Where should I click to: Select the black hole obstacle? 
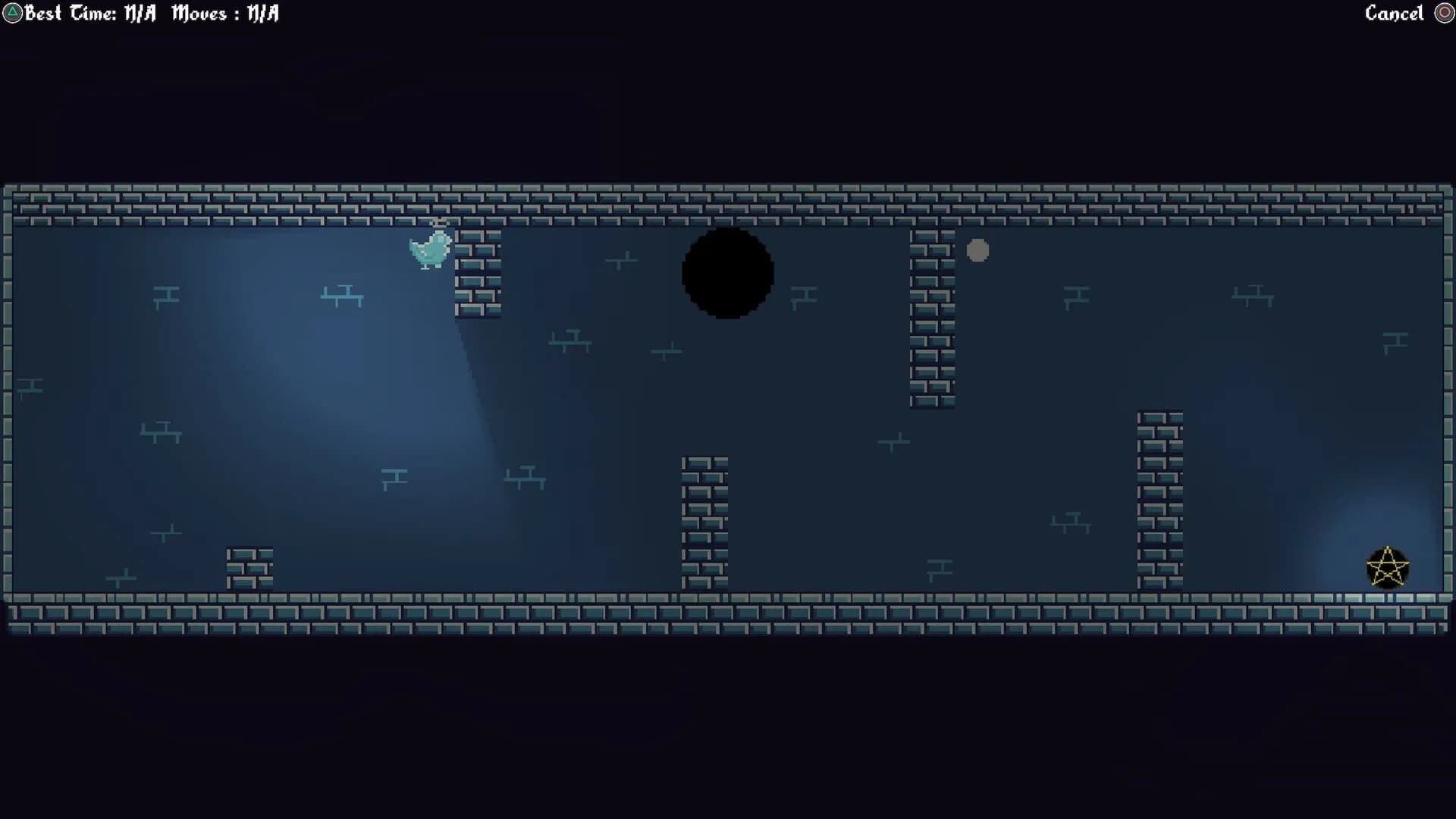[728, 275]
